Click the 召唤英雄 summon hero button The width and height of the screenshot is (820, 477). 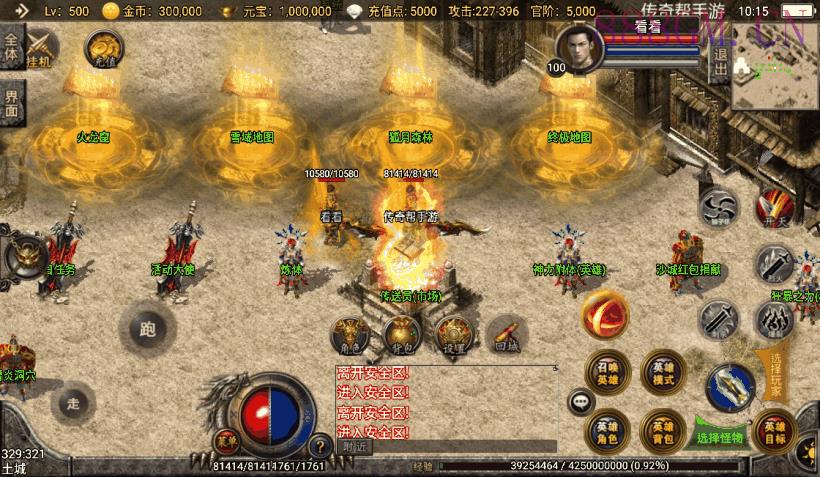tap(607, 371)
